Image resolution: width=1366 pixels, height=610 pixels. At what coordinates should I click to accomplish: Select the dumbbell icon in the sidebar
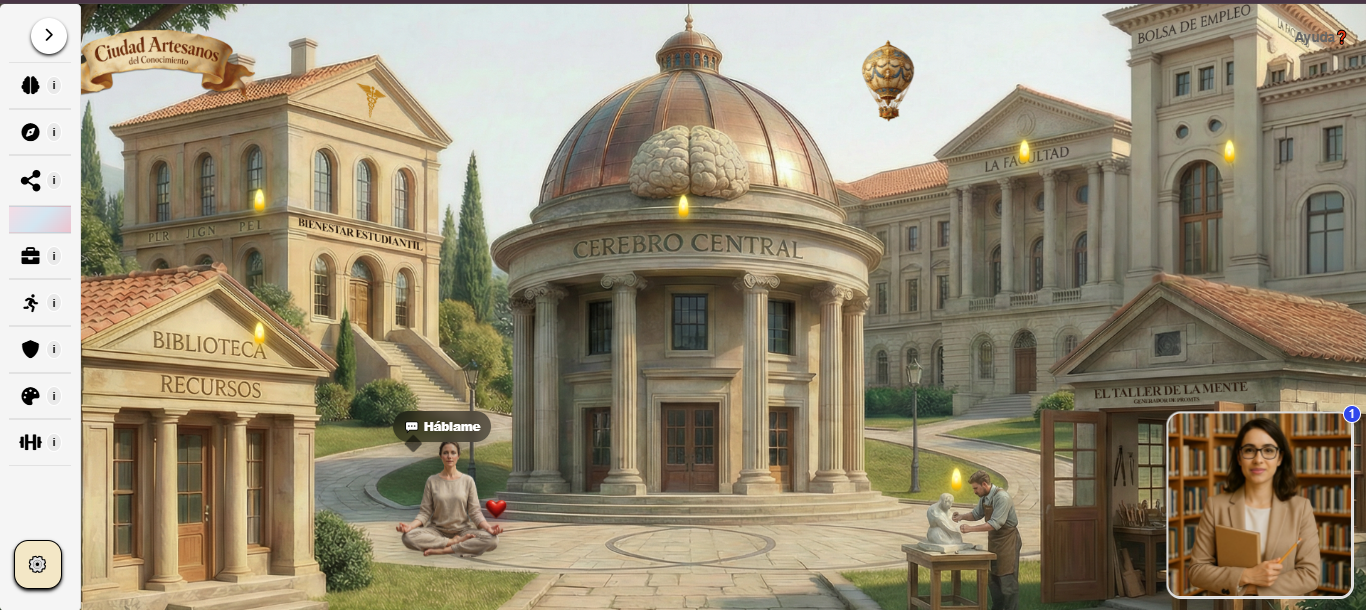[30, 442]
